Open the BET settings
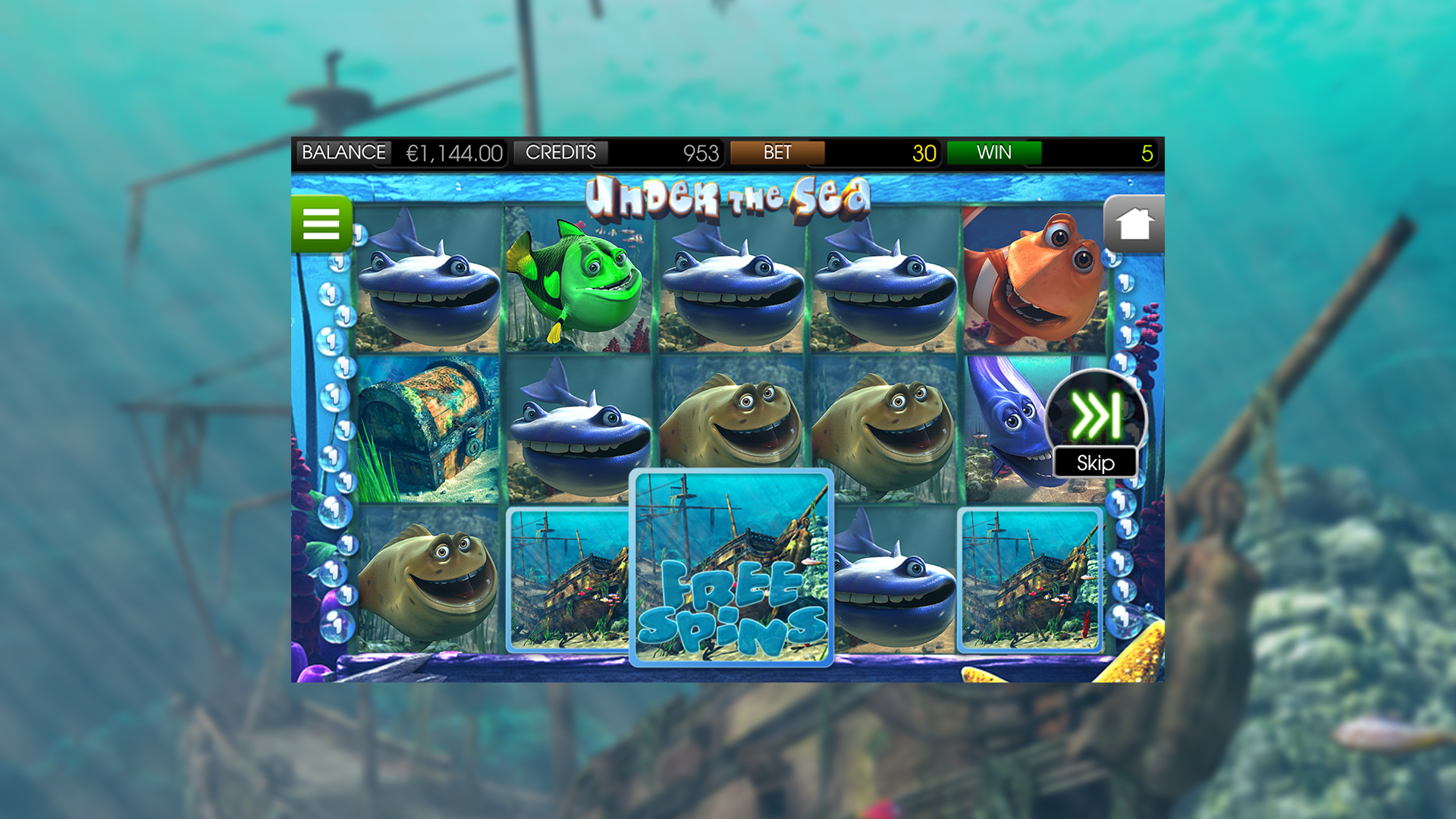The image size is (1456, 819). click(776, 152)
